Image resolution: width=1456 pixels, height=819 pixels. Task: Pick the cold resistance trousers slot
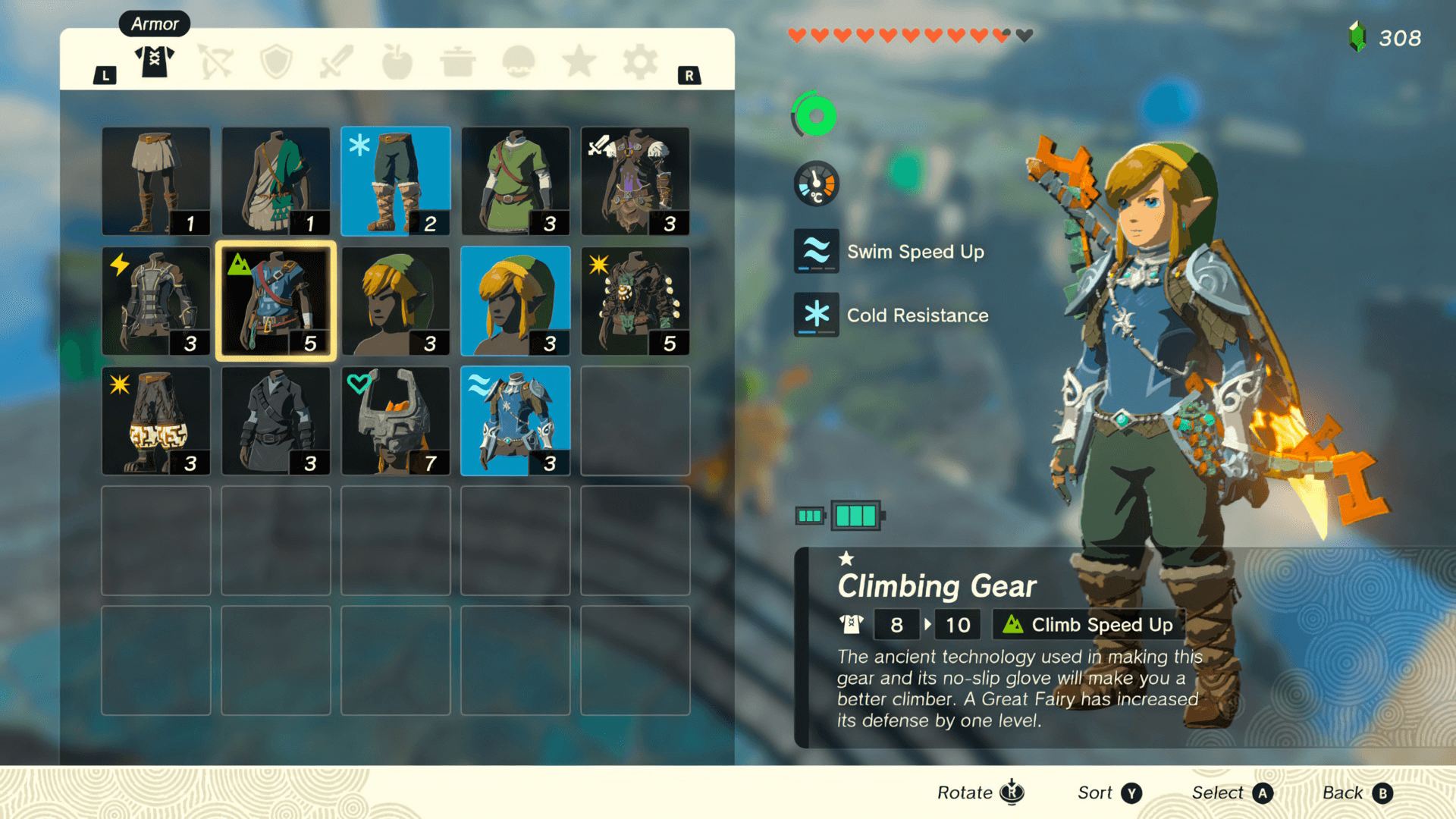(x=395, y=181)
